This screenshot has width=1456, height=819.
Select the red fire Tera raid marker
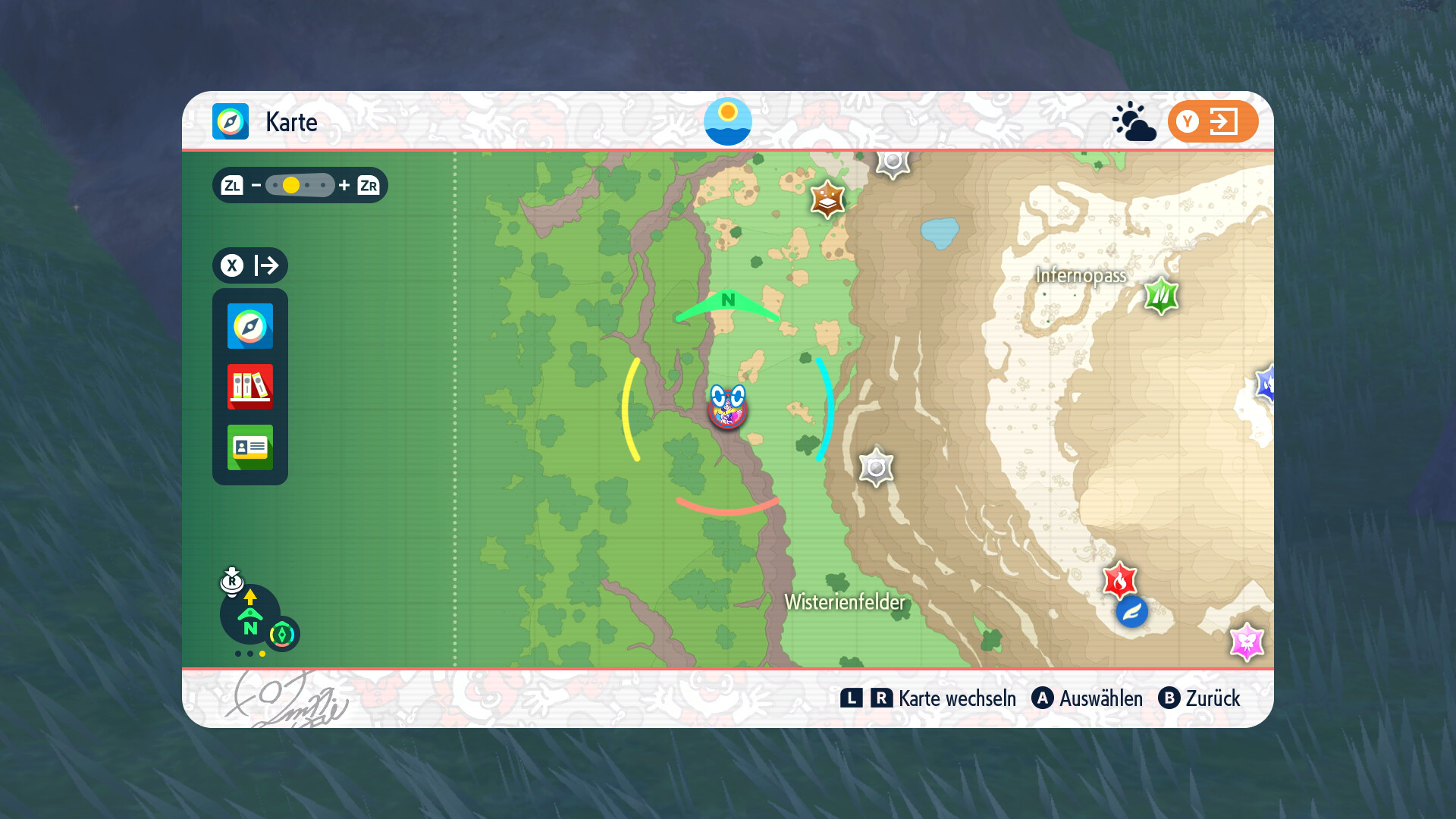tap(1119, 581)
